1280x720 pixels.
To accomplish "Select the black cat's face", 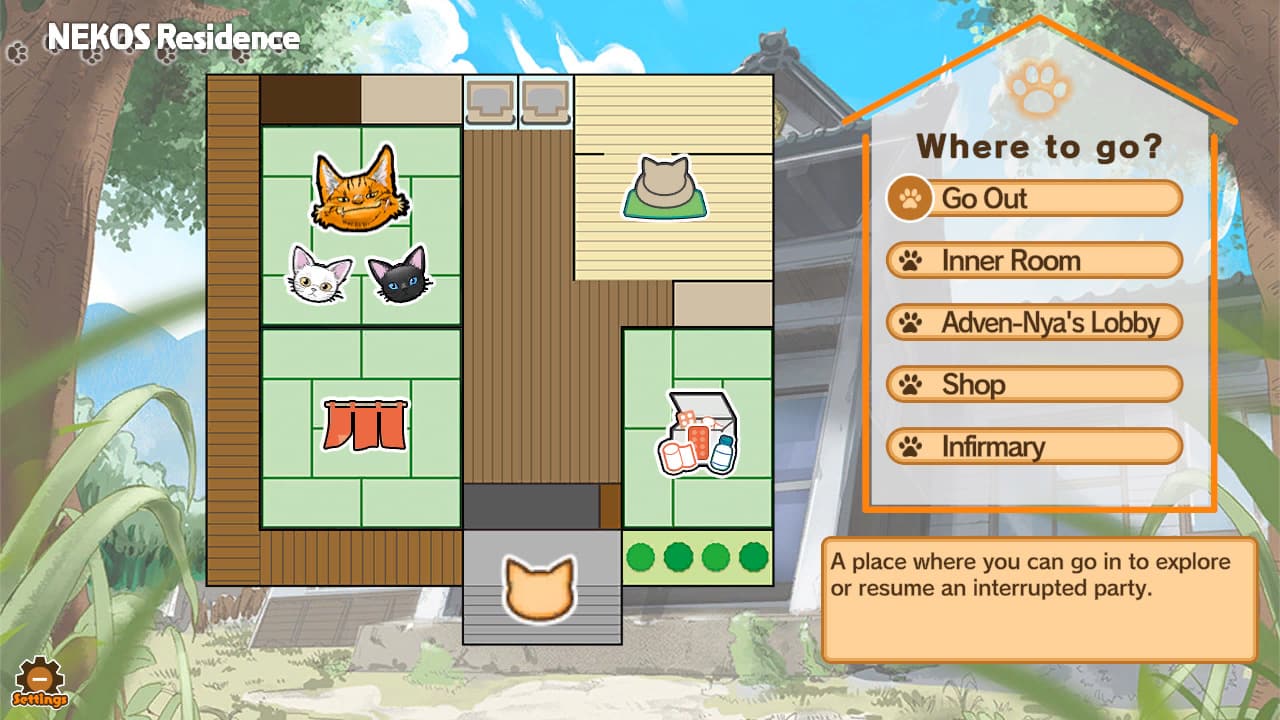I will tap(398, 273).
